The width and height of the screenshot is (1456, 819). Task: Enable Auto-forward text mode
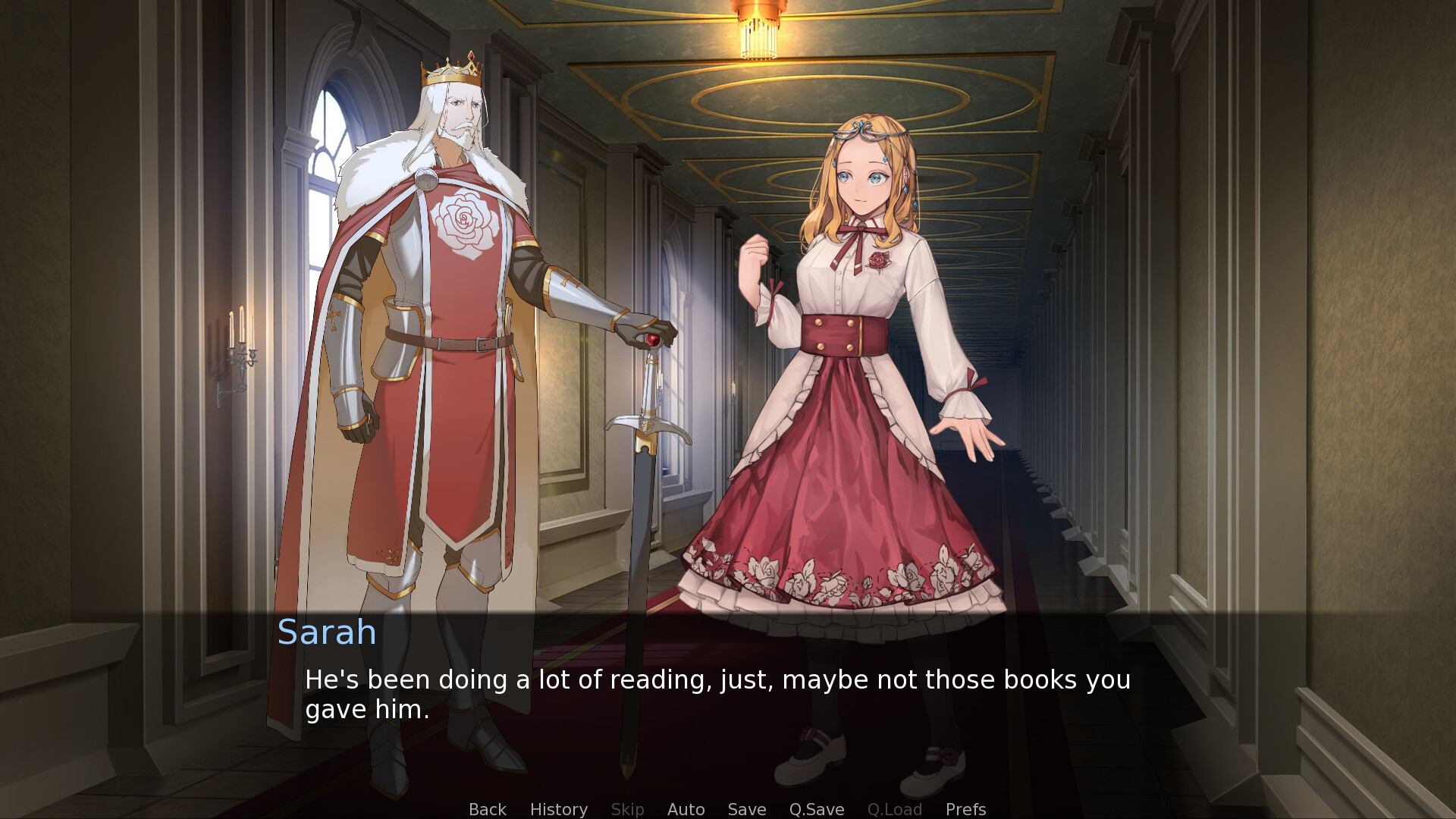coord(686,809)
